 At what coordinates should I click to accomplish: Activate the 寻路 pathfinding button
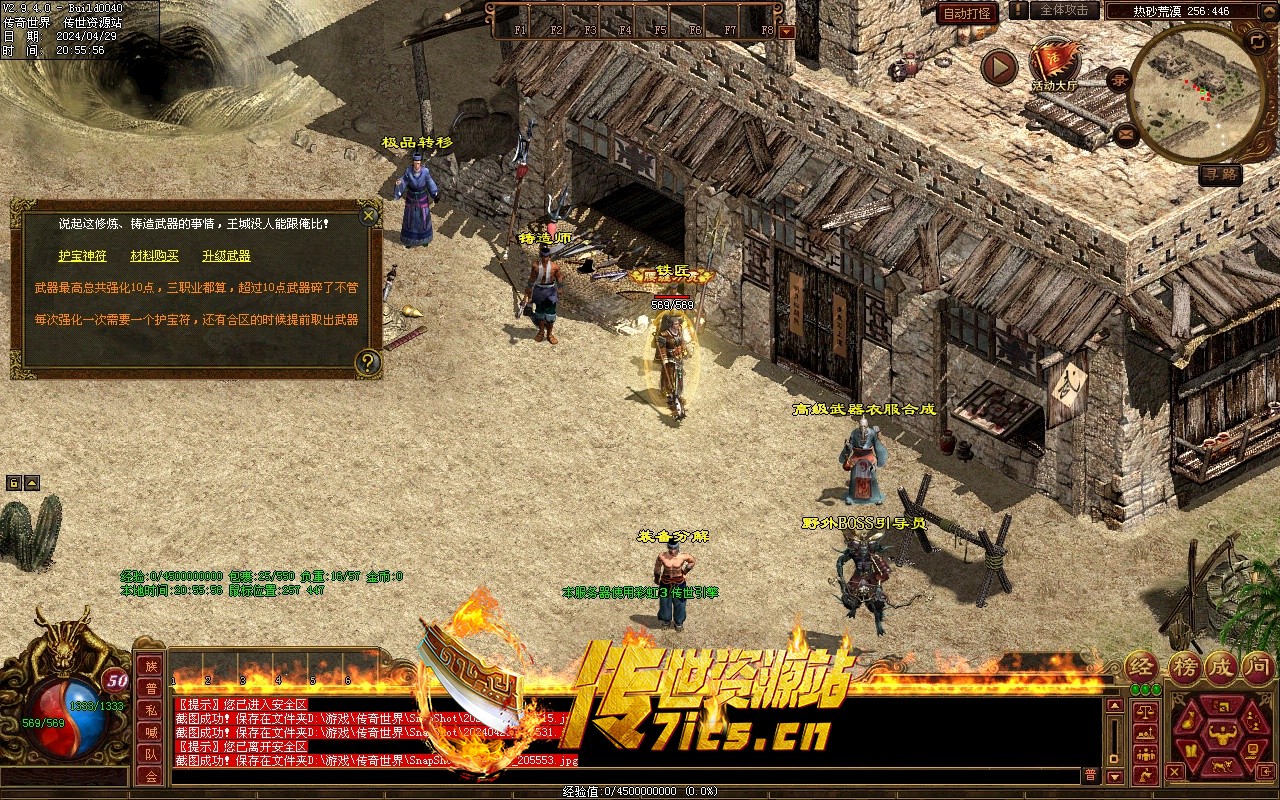point(1220,174)
